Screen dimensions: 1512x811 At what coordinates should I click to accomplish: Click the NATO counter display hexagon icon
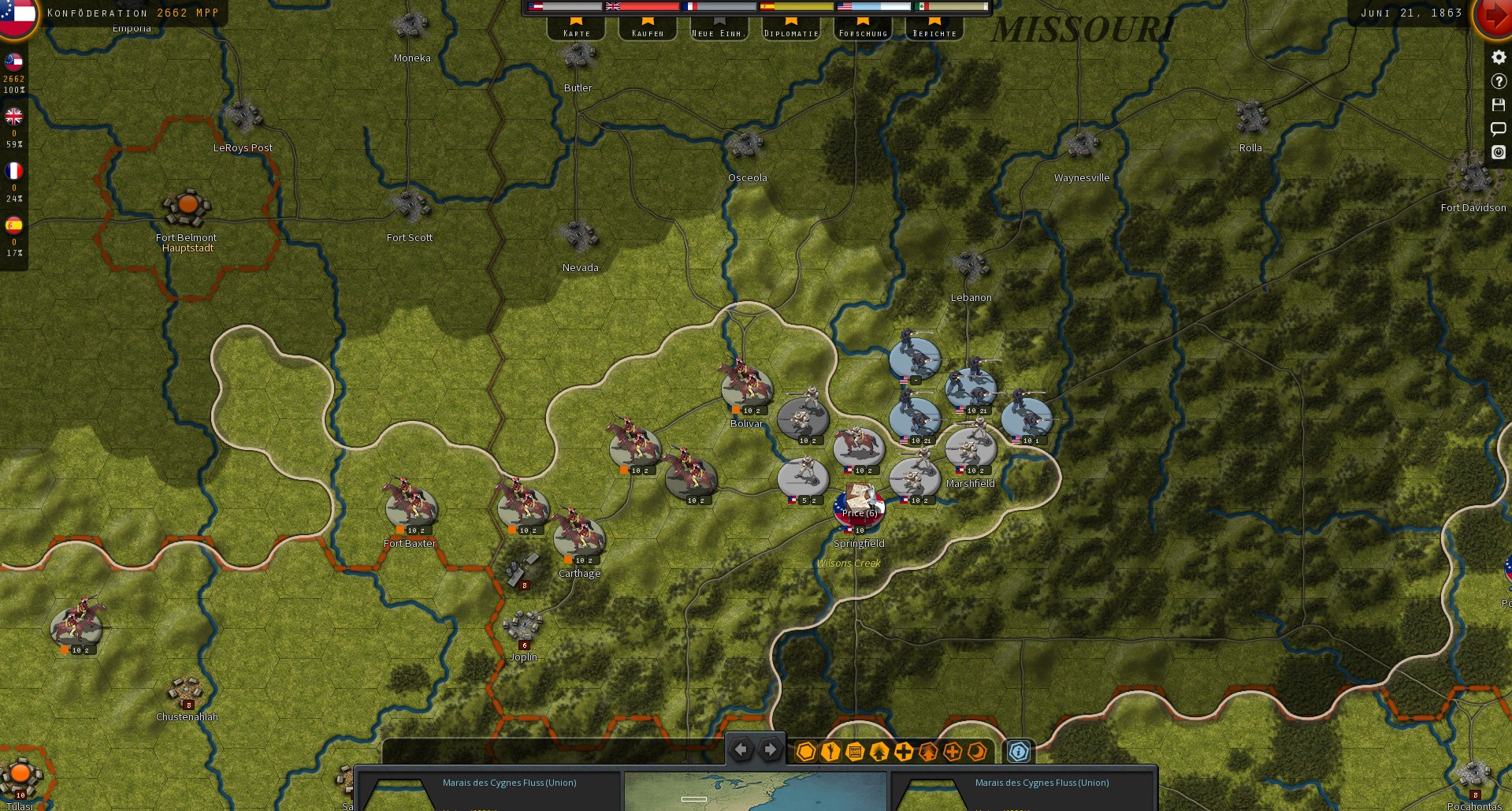click(x=853, y=751)
